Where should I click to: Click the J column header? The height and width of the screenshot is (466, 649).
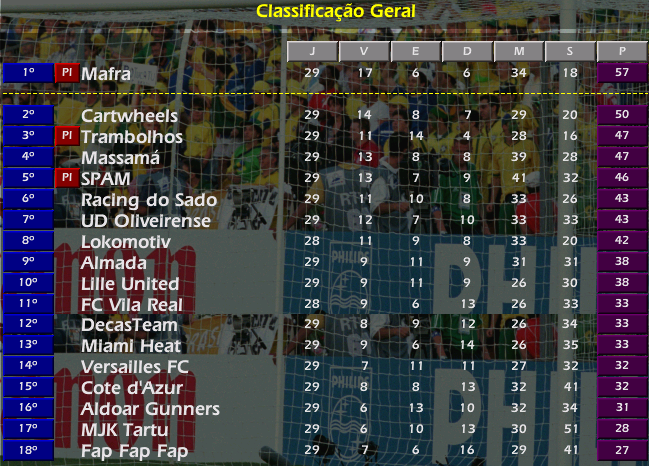pos(312,51)
